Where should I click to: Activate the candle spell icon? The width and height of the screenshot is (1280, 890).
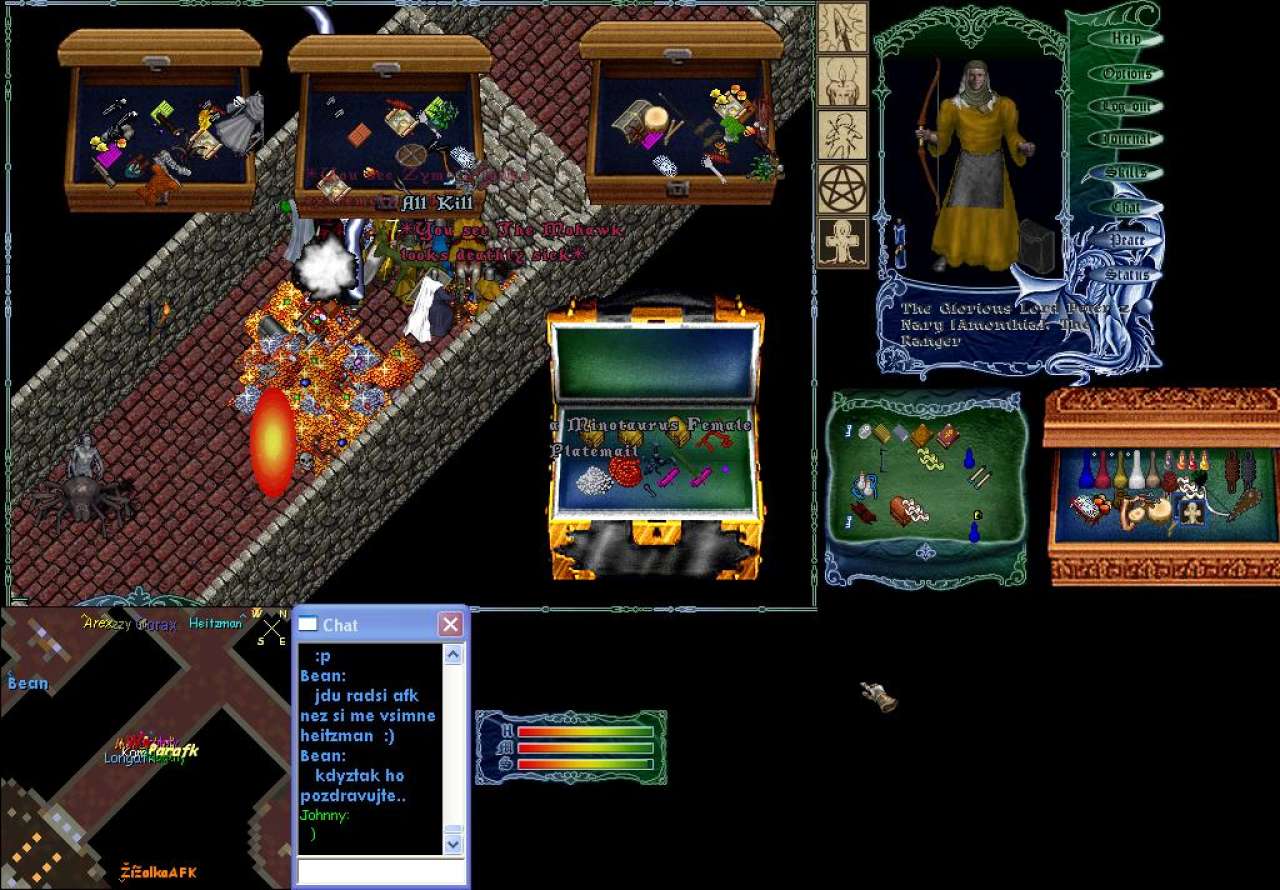pyautogui.click(x=842, y=81)
